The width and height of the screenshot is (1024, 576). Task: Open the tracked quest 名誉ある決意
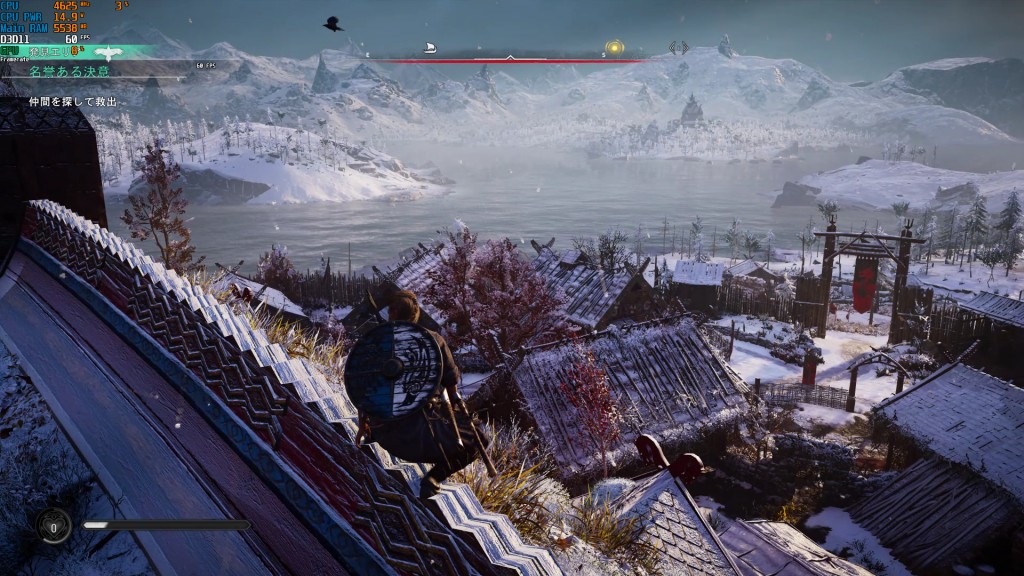(70, 72)
